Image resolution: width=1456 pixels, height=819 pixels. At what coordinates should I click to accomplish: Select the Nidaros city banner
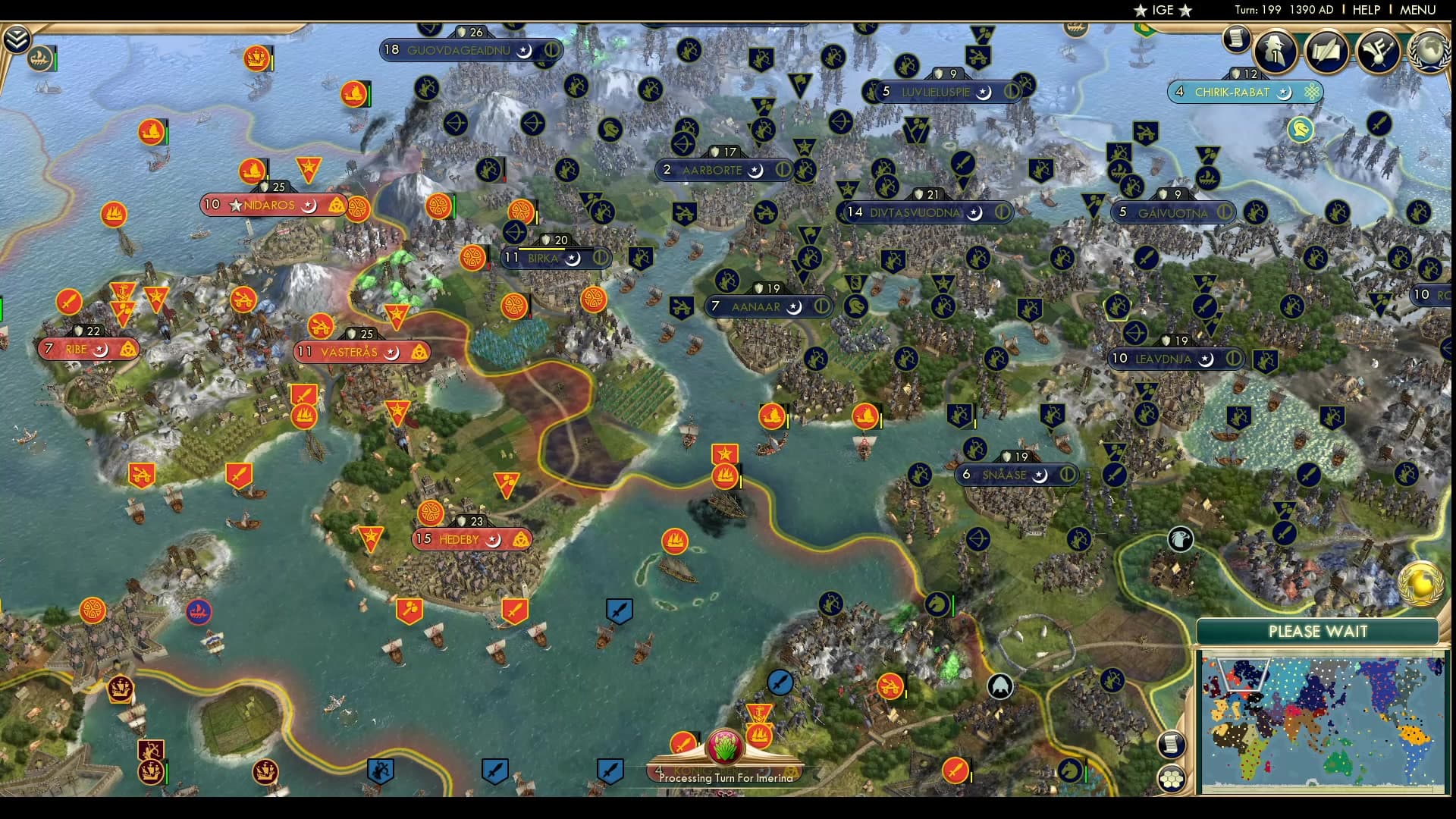click(269, 205)
